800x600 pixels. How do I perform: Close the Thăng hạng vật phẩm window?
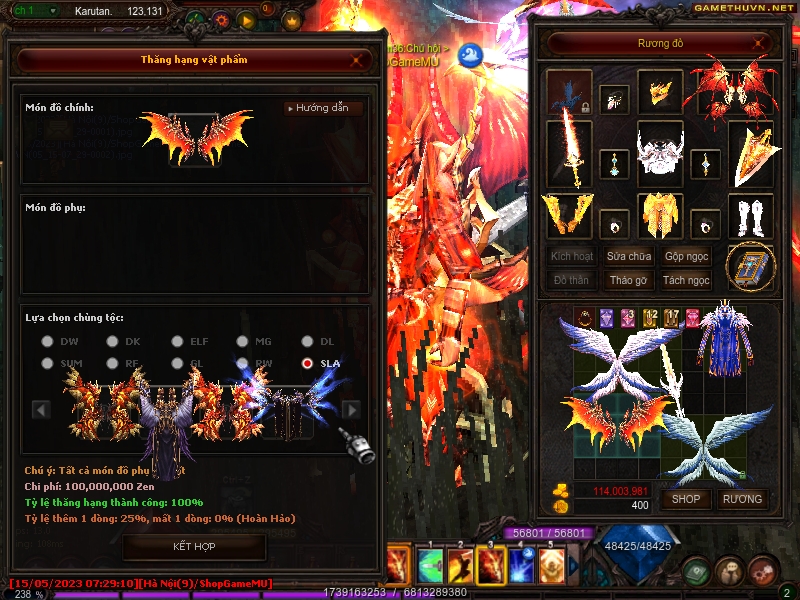357,60
